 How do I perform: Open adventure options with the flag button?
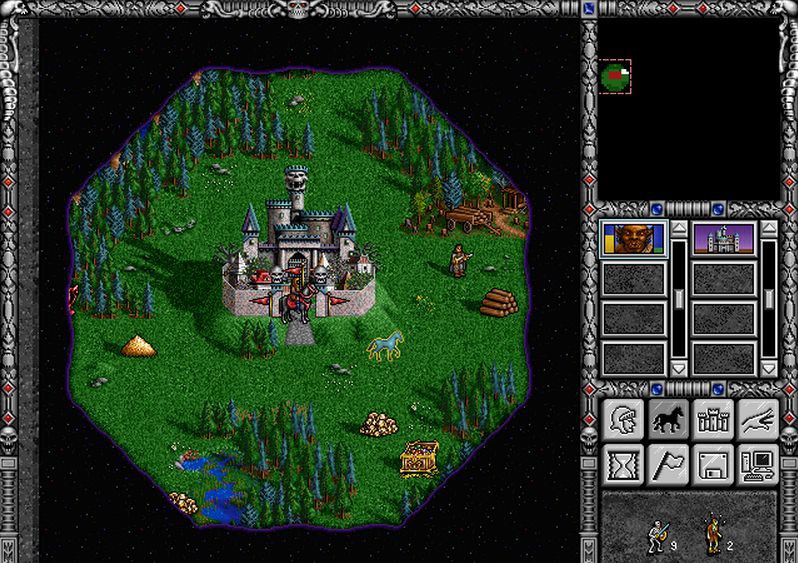tap(668, 464)
